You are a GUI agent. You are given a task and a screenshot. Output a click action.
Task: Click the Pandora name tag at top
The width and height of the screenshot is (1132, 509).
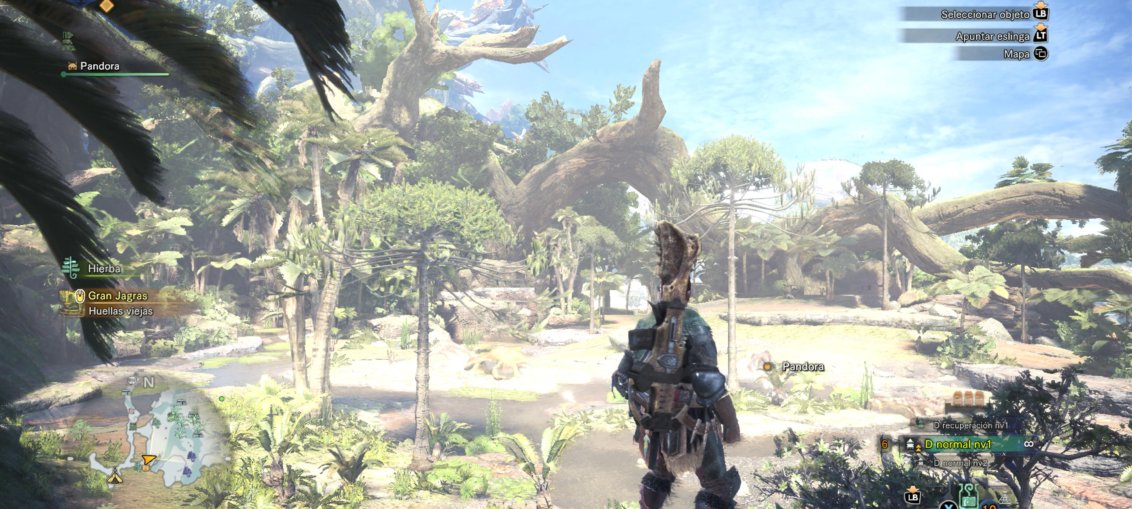pyautogui.click(x=98, y=66)
